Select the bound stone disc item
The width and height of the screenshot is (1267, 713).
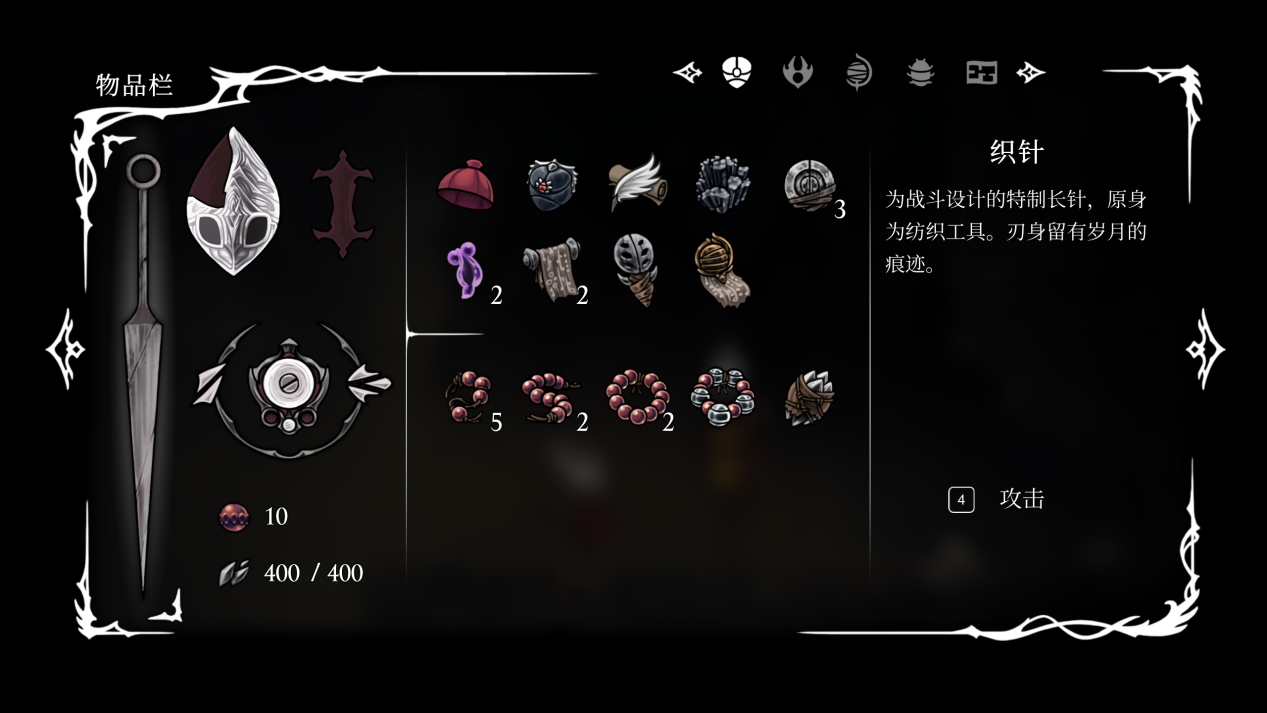[808, 185]
